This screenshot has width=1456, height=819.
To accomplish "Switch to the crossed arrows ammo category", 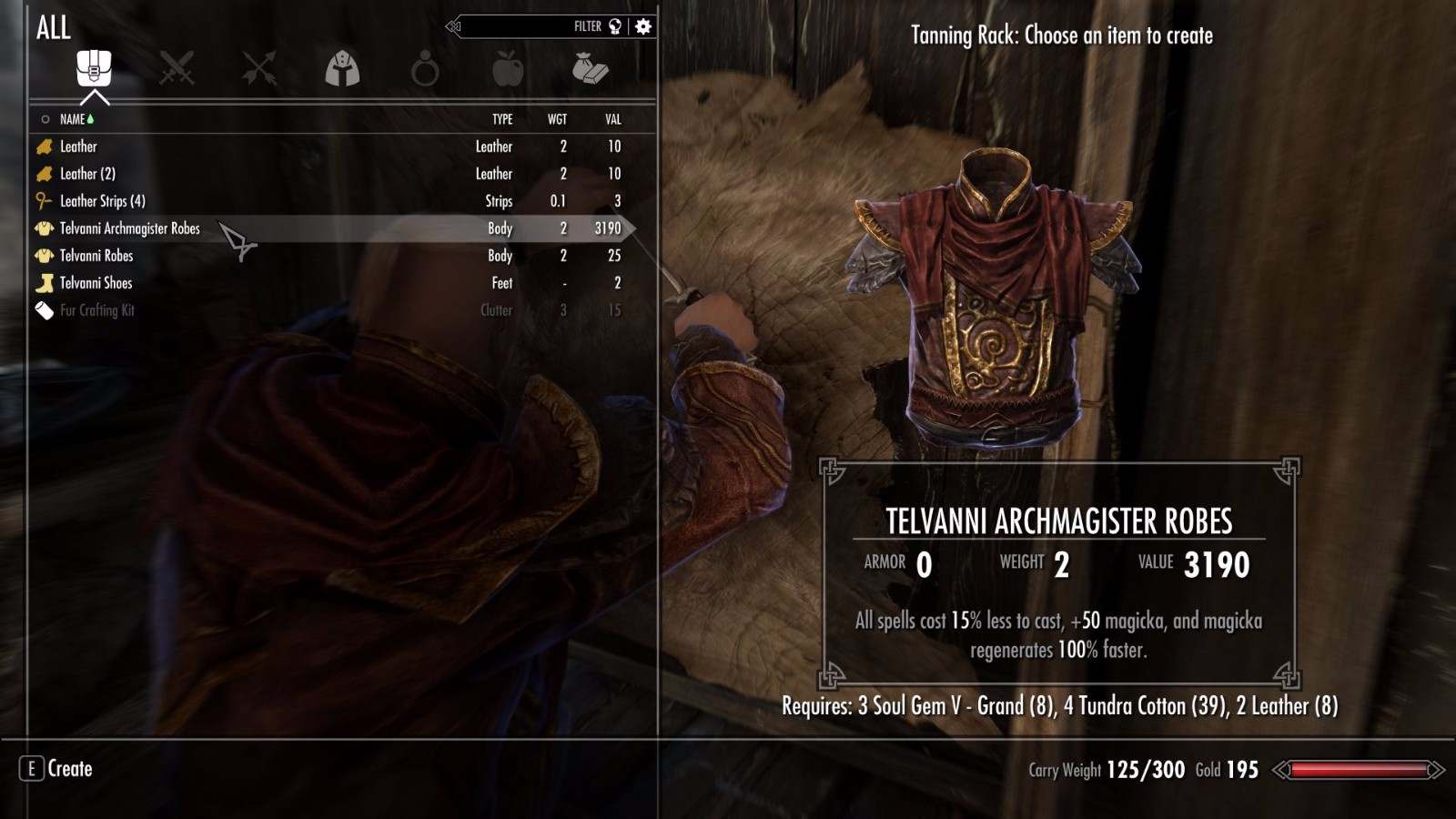I will pos(259,68).
